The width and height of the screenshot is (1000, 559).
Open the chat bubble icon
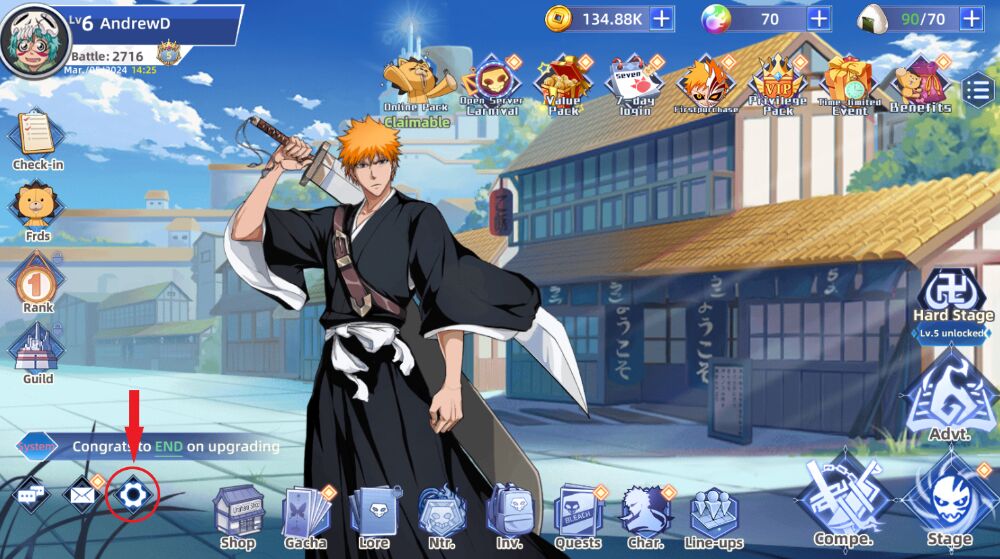tap(29, 494)
